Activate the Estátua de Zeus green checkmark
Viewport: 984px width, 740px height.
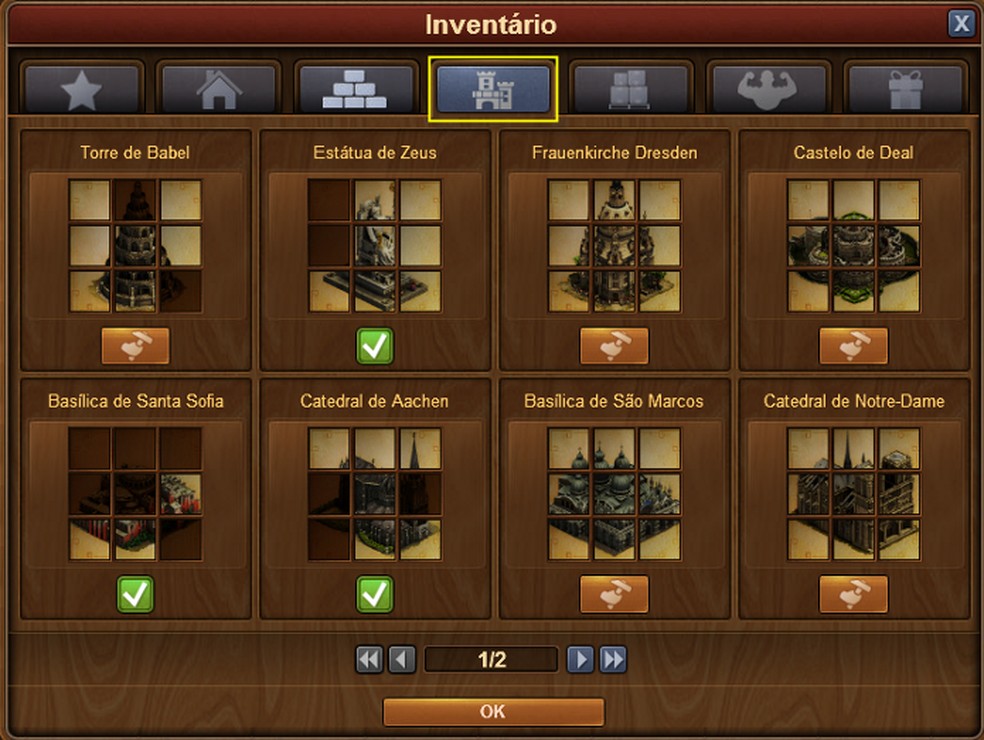375,346
